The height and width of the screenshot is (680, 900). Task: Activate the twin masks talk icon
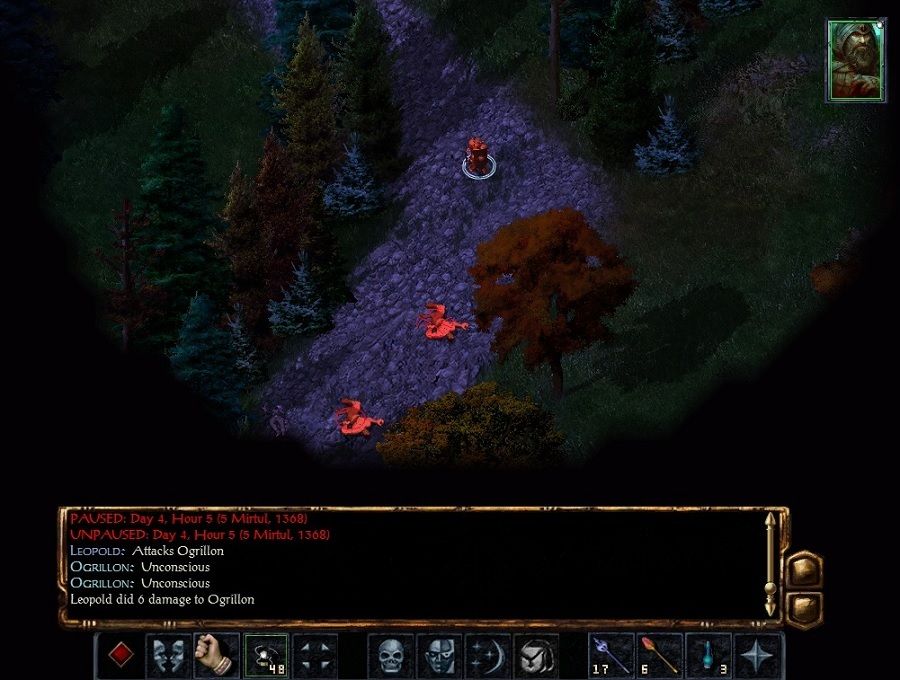pos(168,655)
